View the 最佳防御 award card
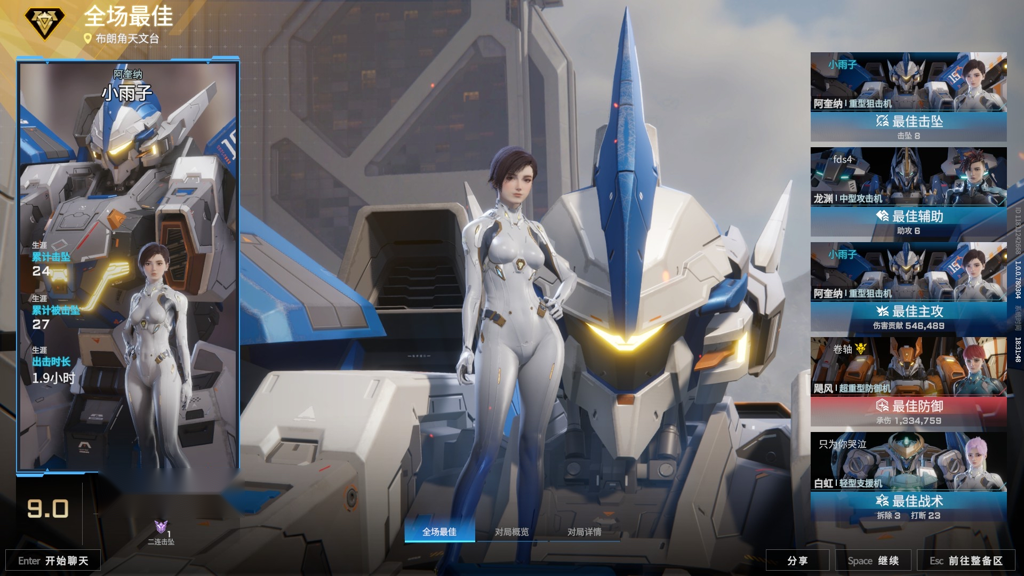This screenshot has height=576, width=1024. tap(908, 381)
